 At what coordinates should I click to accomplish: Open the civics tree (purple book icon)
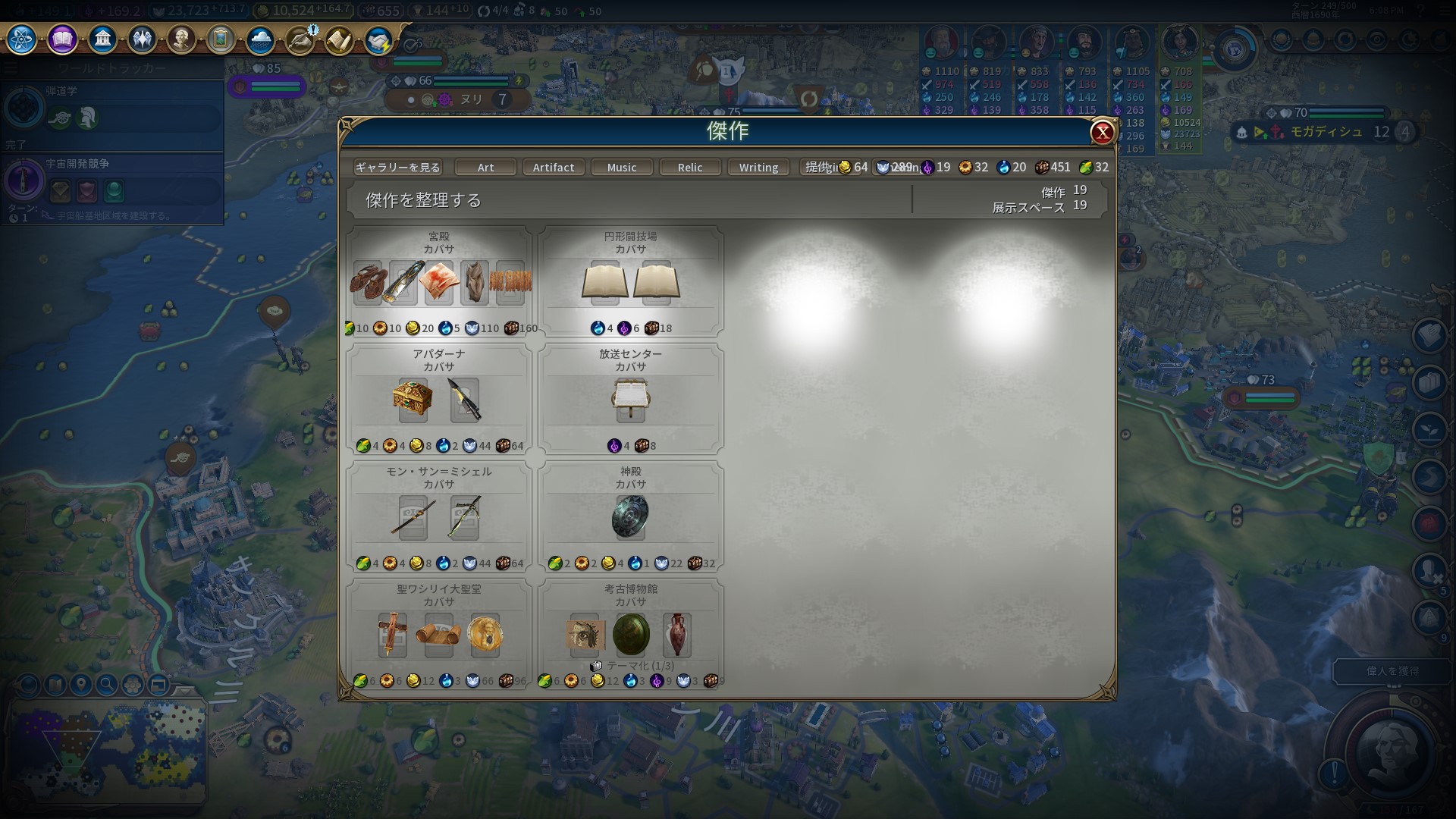(62, 39)
